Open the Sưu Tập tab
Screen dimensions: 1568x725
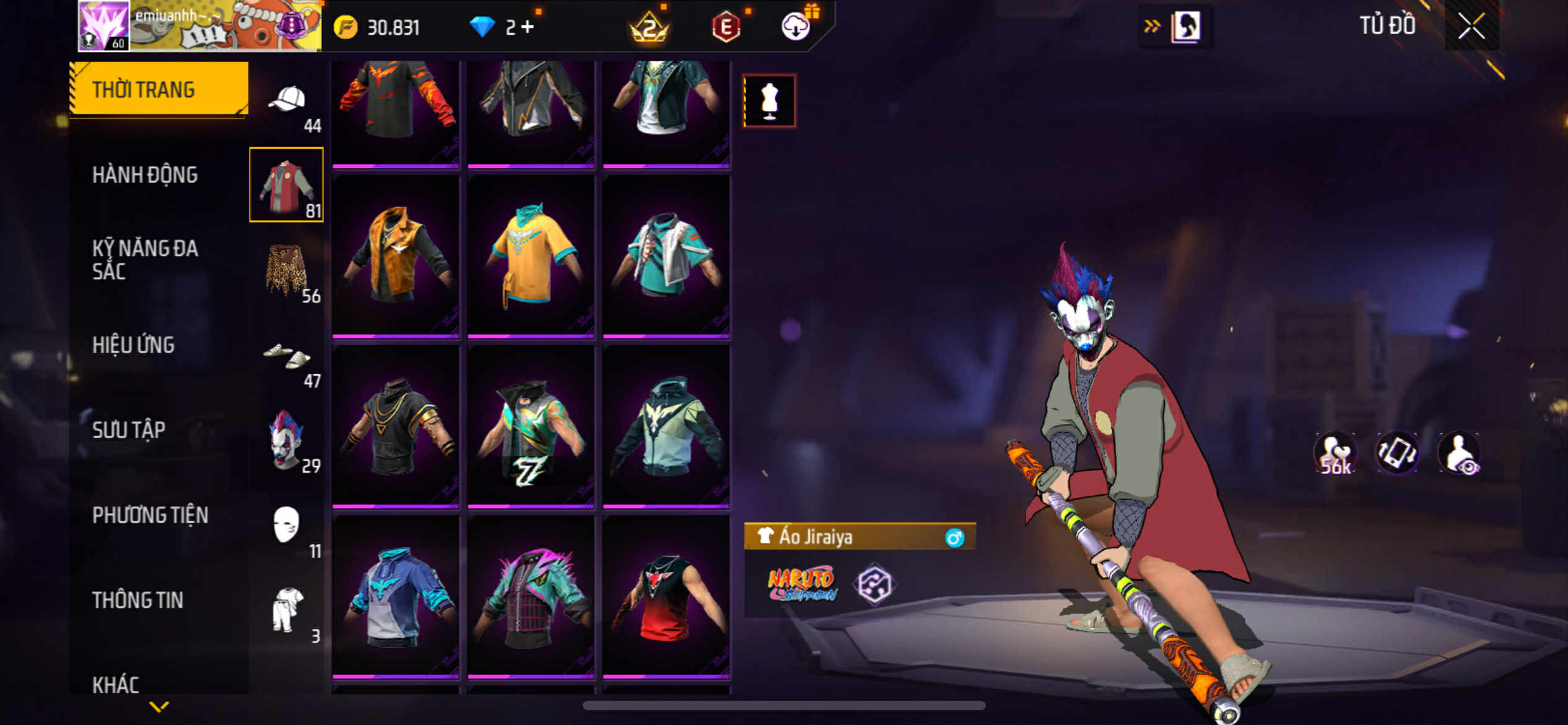click(129, 430)
